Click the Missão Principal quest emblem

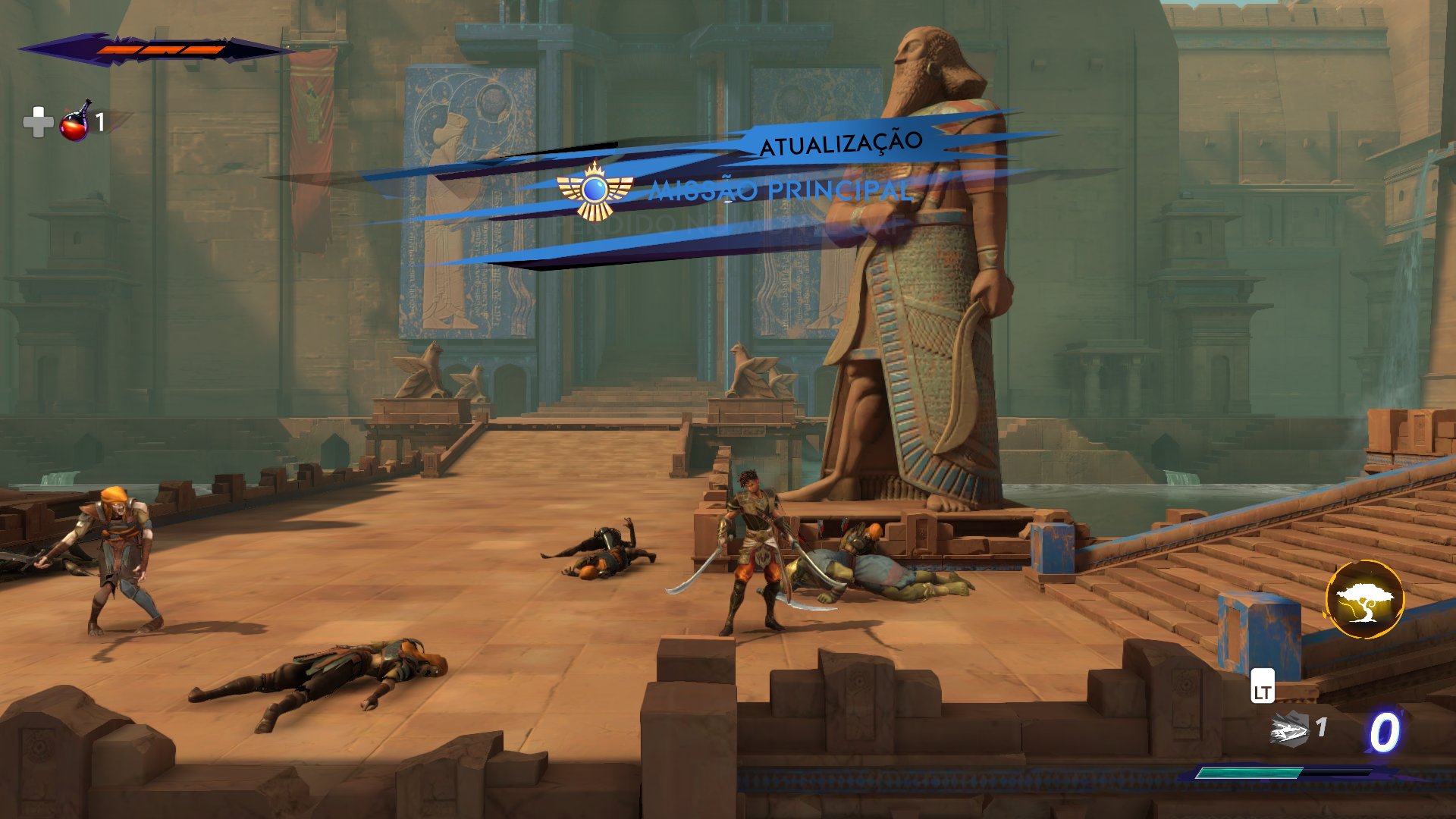(595, 190)
